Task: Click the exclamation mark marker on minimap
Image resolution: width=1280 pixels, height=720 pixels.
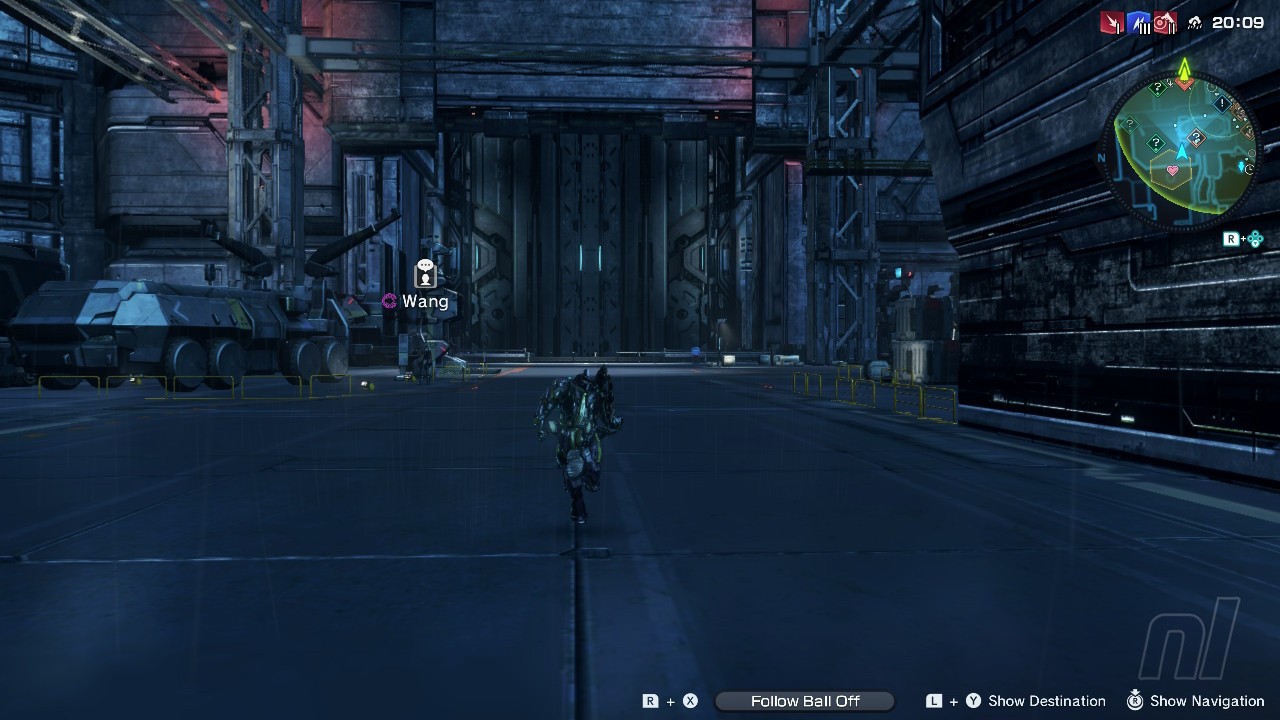Action: [x=1221, y=103]
